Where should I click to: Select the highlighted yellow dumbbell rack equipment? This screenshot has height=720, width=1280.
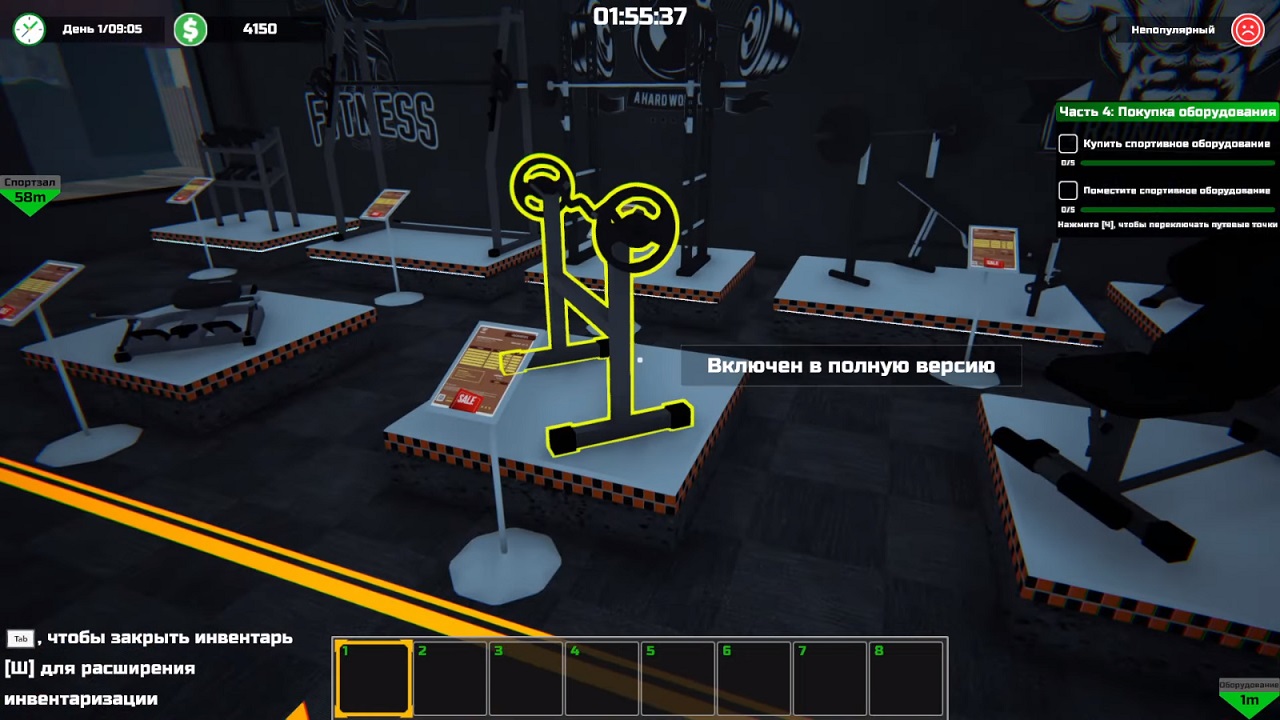[x=600, y=300]
